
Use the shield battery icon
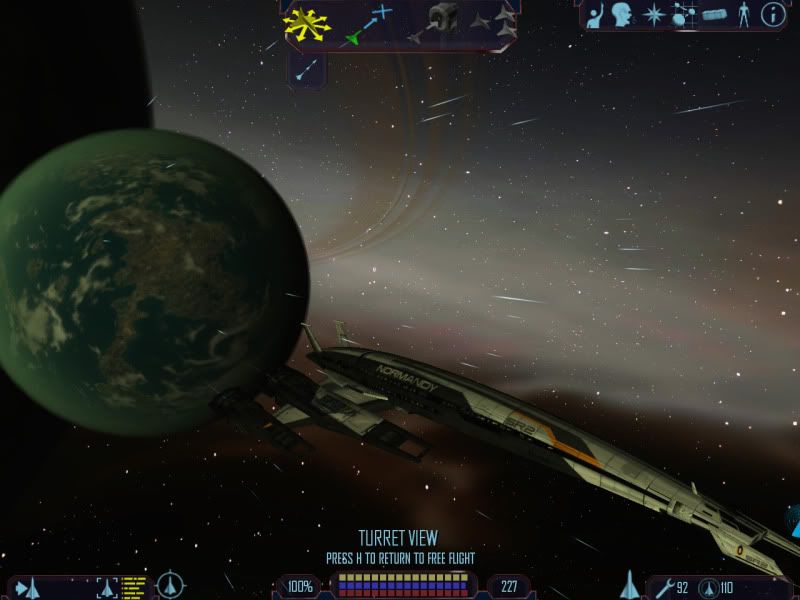click(x=709, y=587)
